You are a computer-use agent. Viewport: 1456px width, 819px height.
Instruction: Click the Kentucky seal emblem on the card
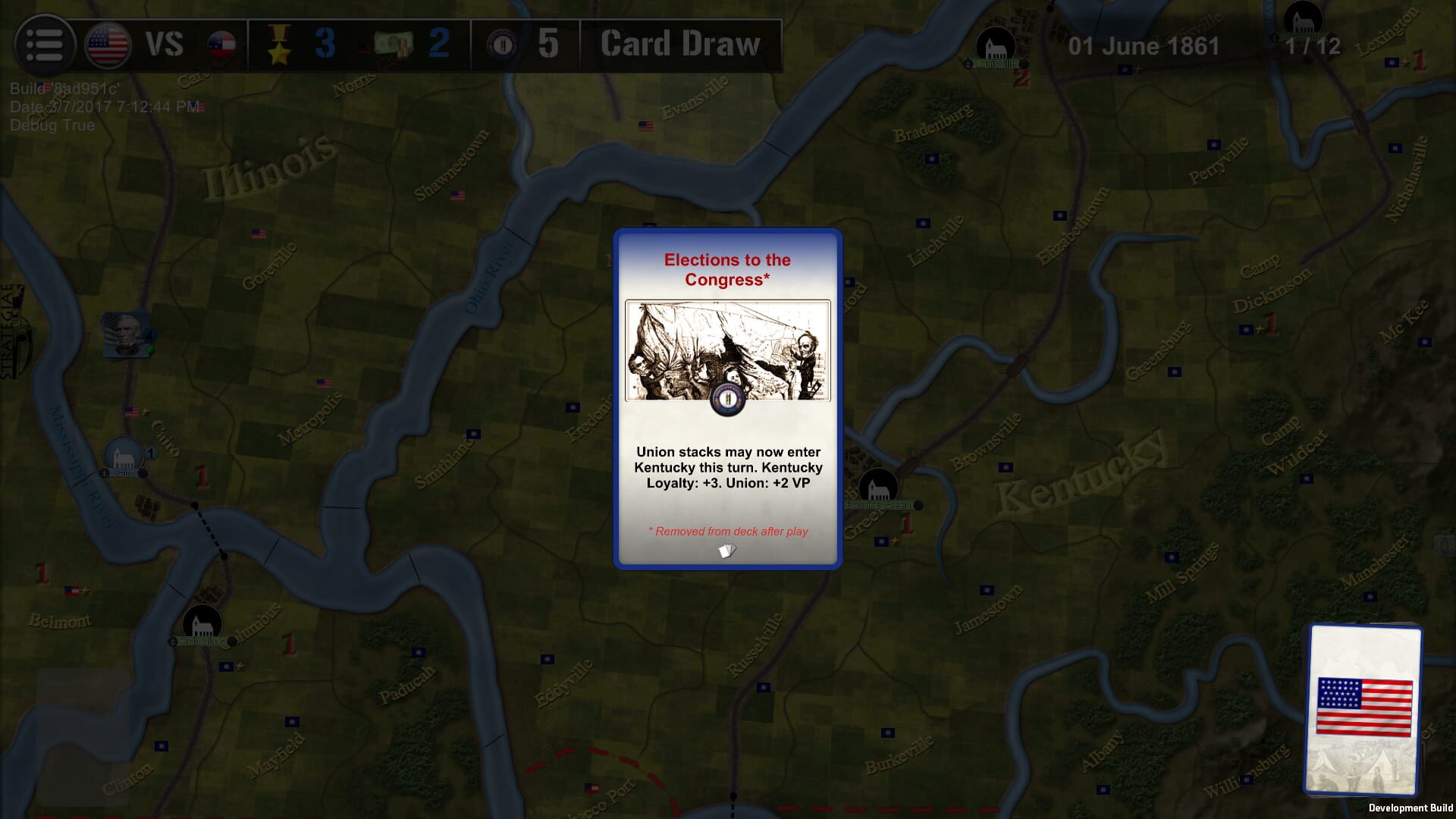tap(727, 400)
